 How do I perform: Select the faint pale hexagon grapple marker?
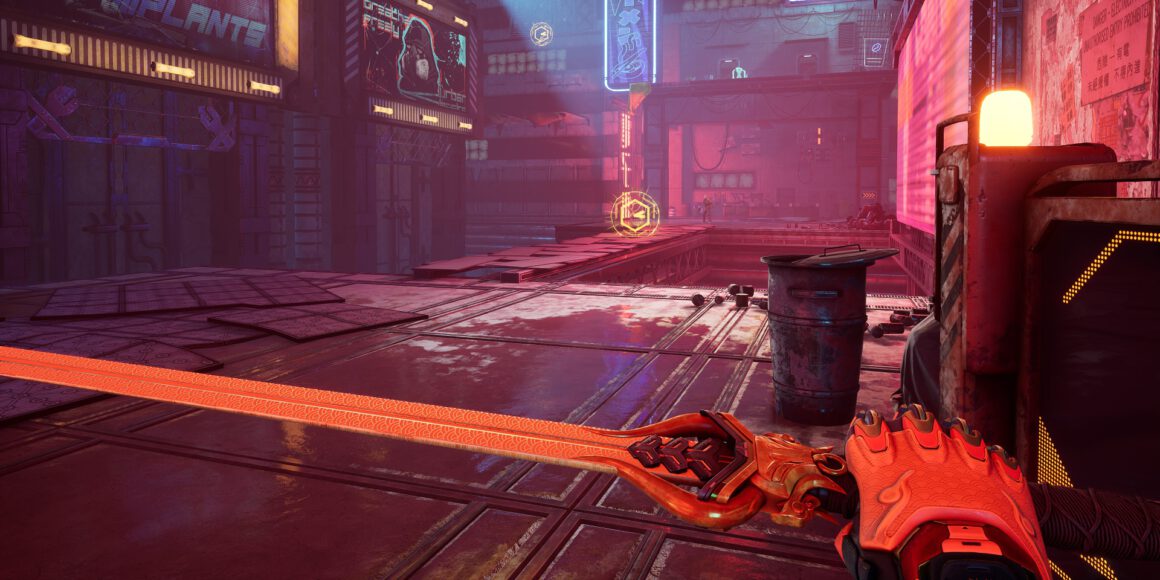[x=541, y=34]
